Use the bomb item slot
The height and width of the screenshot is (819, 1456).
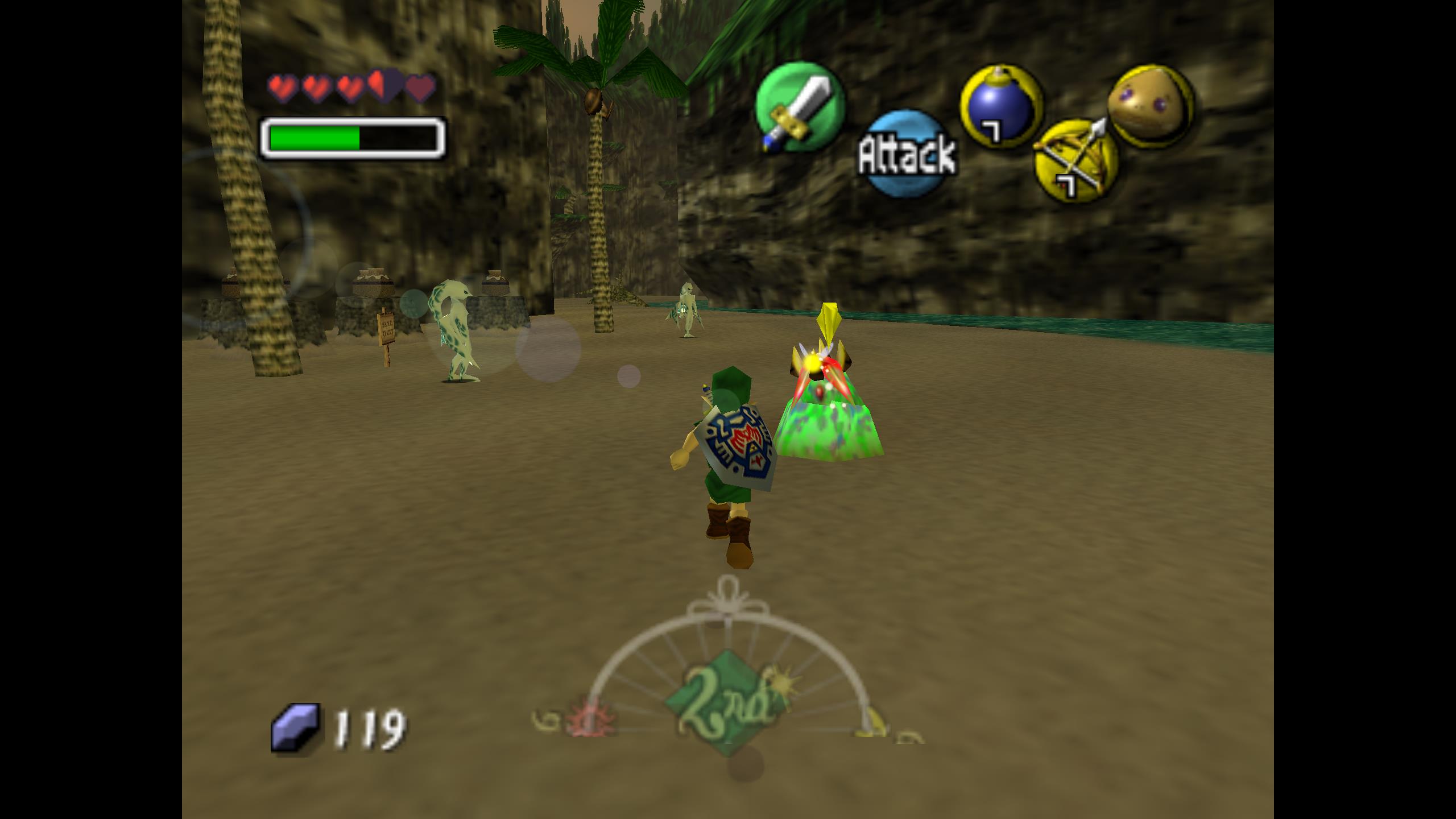pos(1000,106)
